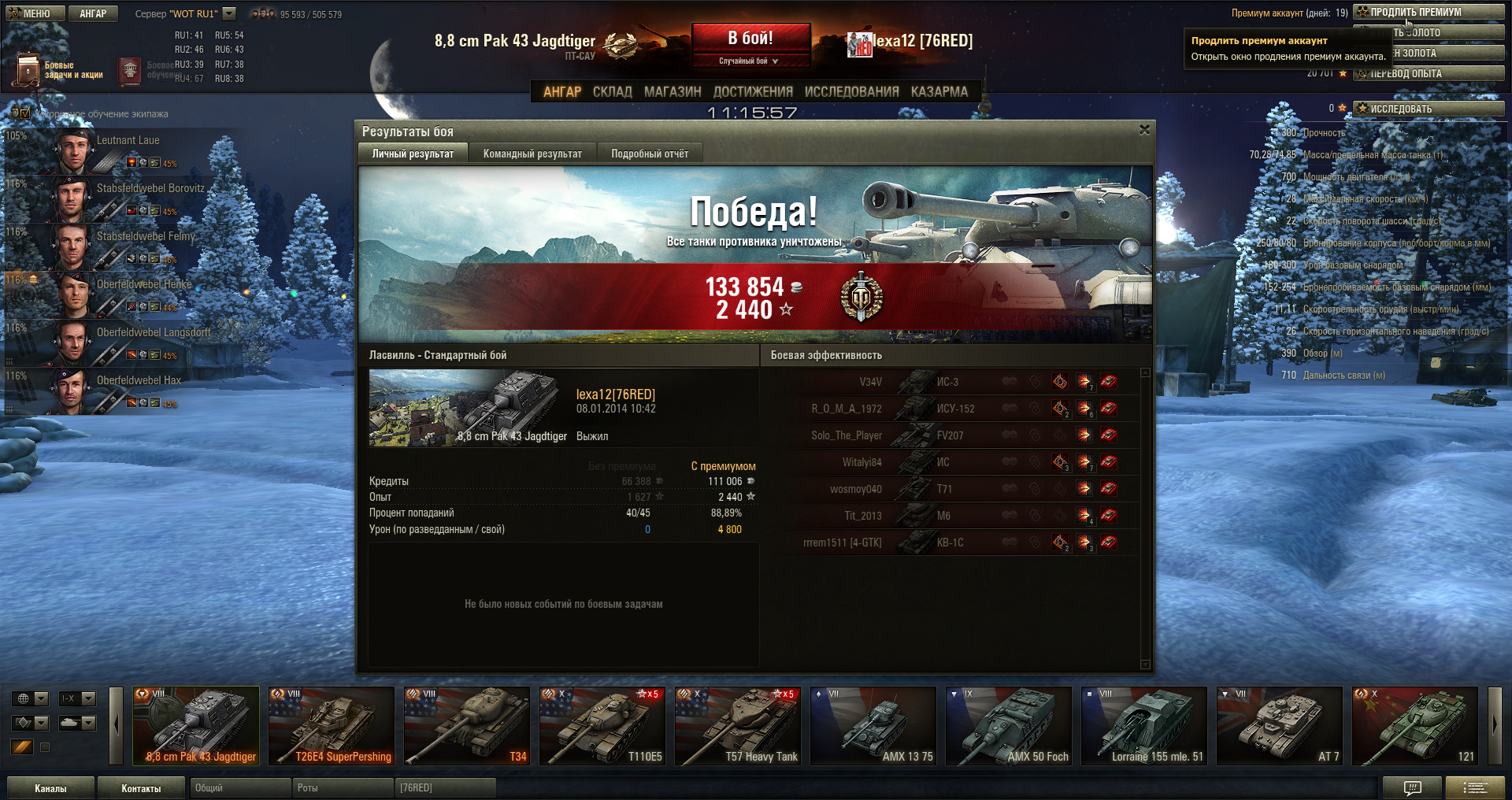Show the Личный результат tab
The height and width of the screenshot is (800, 1512).
click(413, 154)
